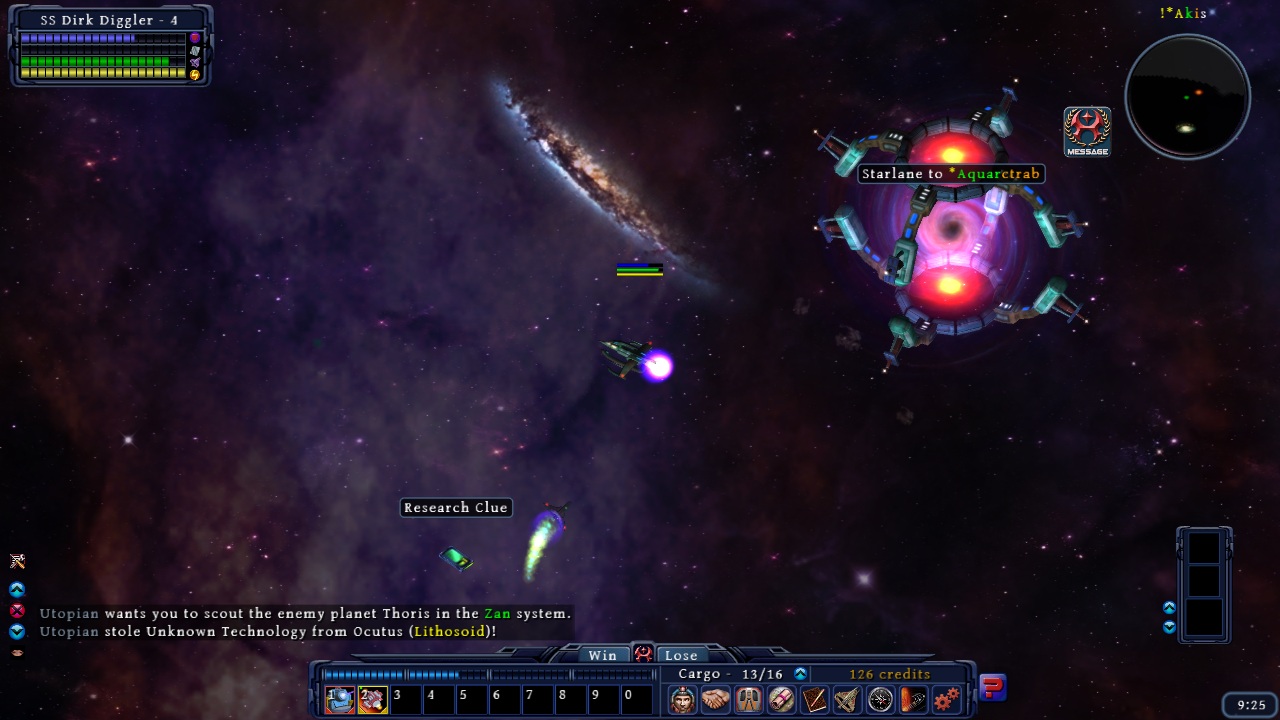
Task: Open the Message notification icon
Action: point(1087,131)
